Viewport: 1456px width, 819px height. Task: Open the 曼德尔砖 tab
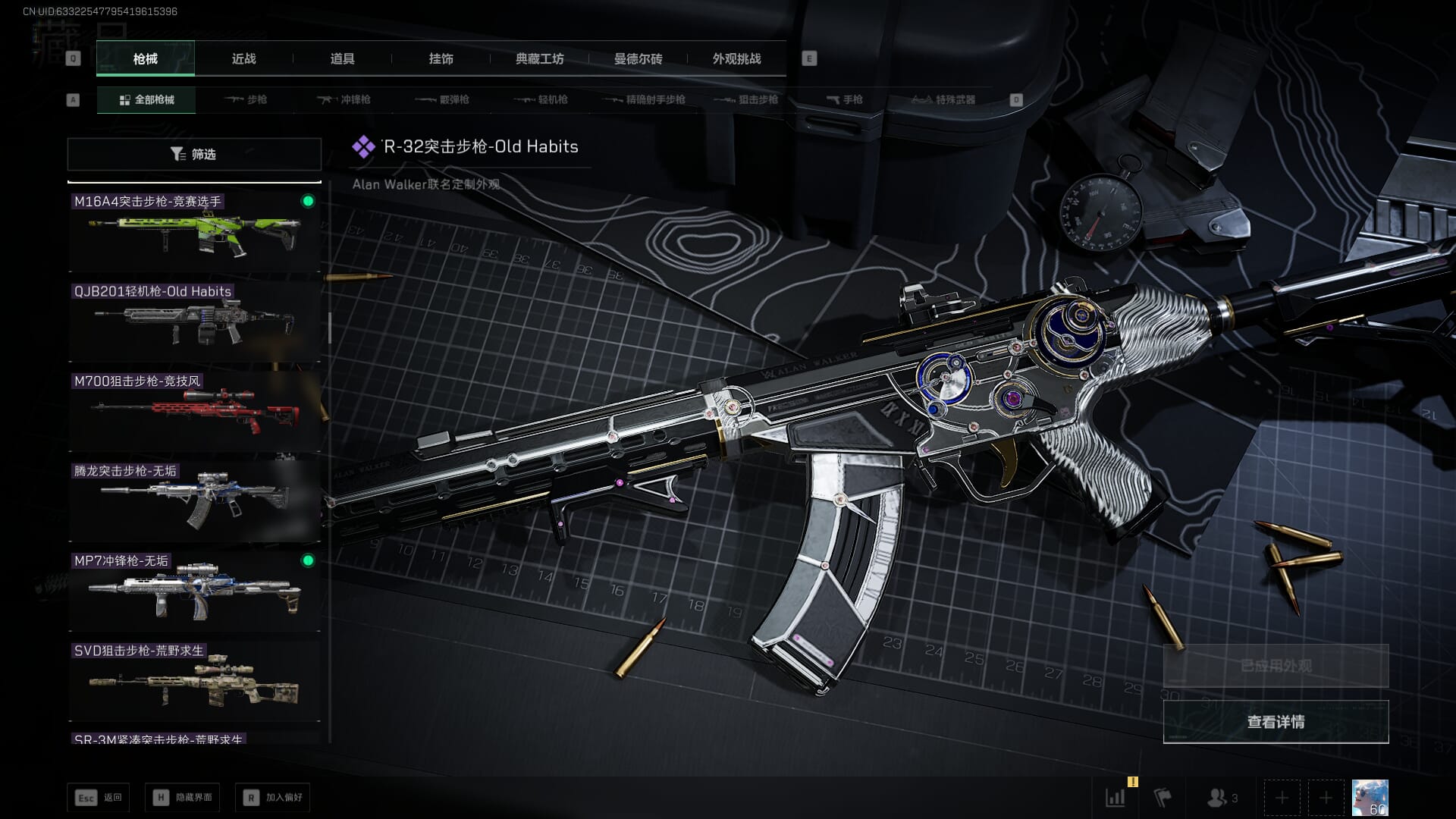[638, 59]
